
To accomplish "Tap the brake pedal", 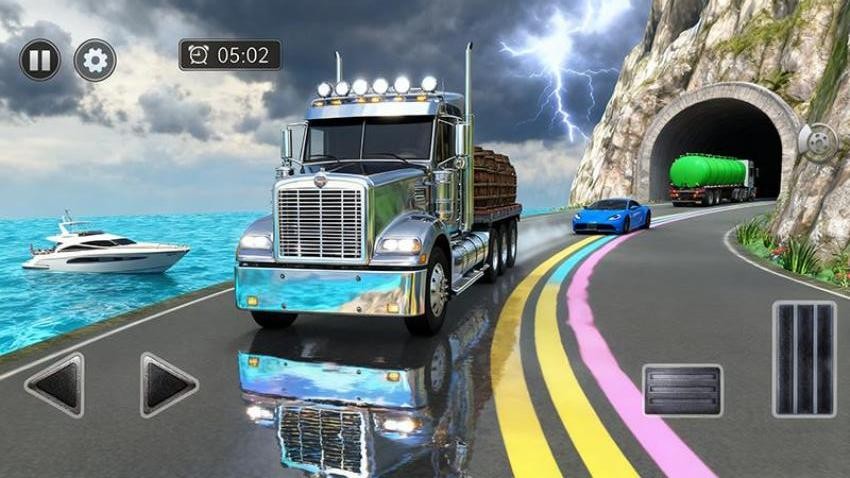I will click(x=682, y=389).
